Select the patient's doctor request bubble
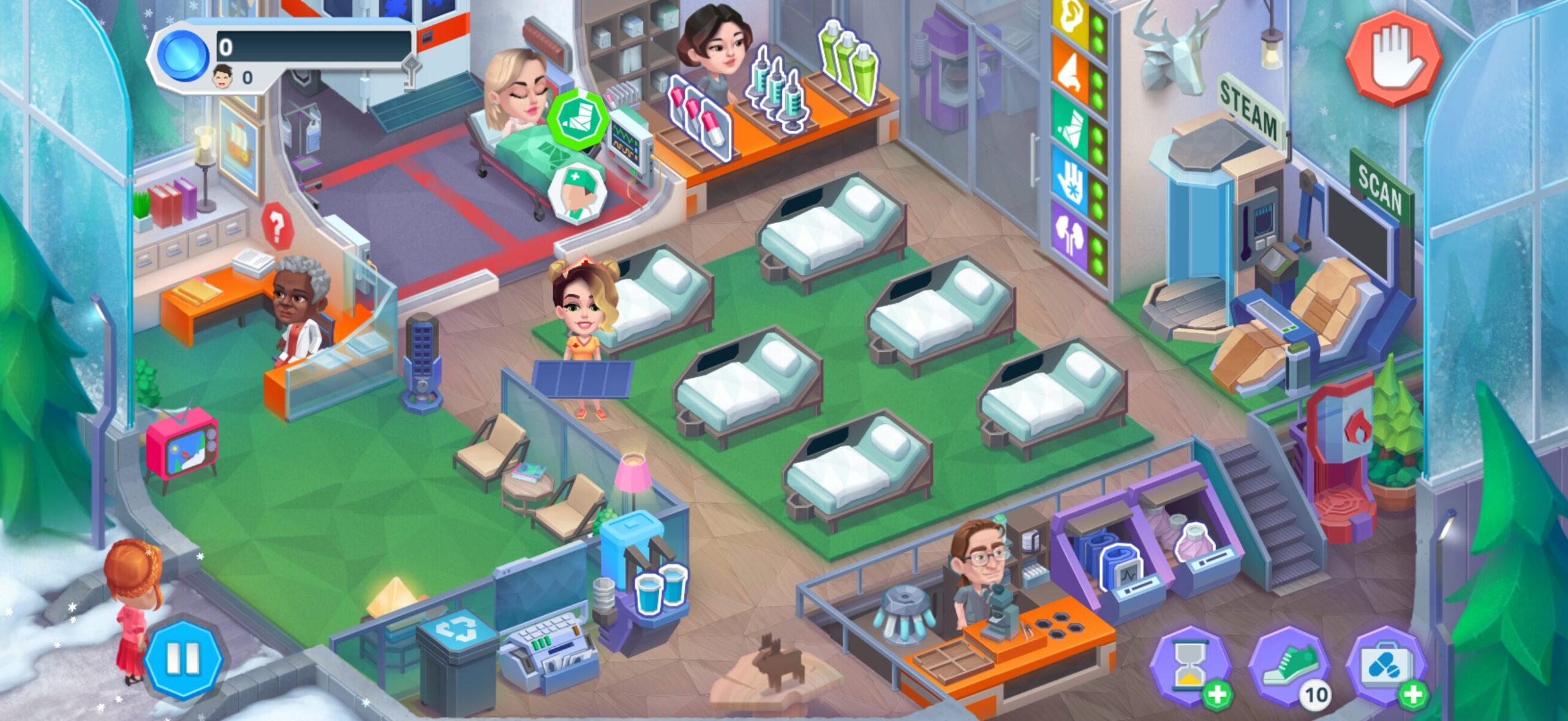1568x721 pixels. click(x=576, y=192)
